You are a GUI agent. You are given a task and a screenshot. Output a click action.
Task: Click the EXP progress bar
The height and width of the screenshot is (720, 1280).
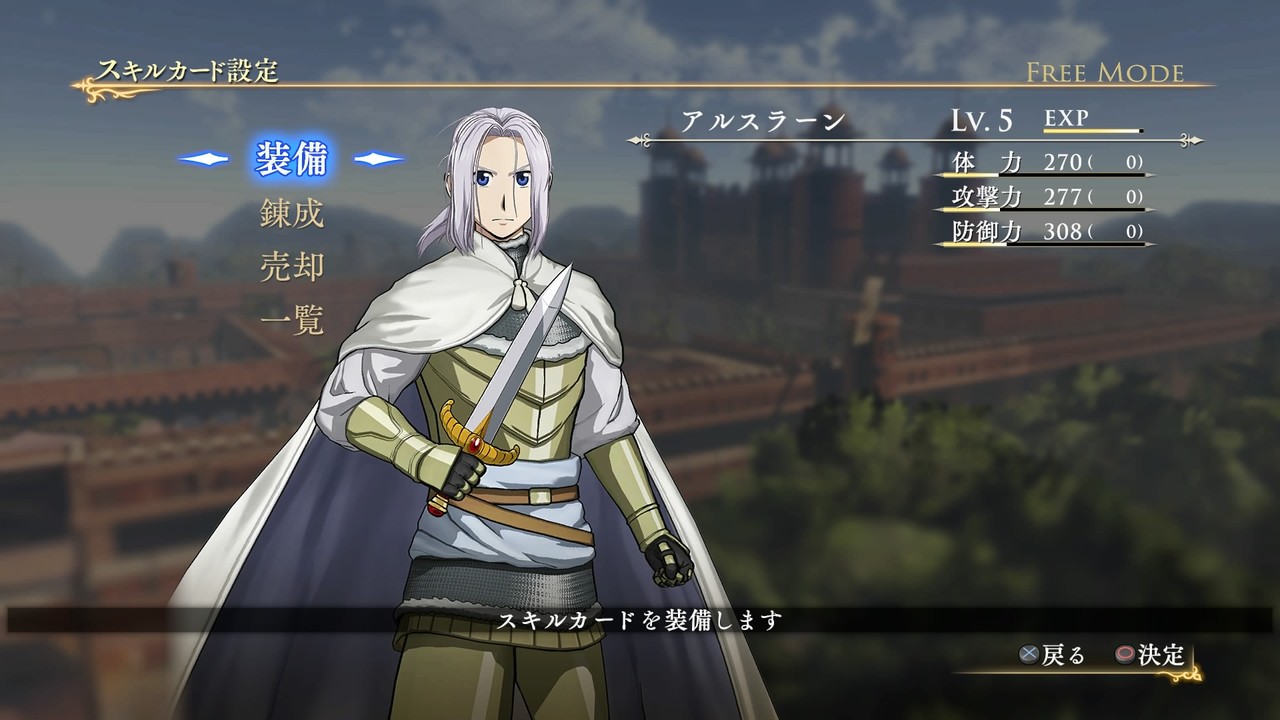coord(1090,130)
